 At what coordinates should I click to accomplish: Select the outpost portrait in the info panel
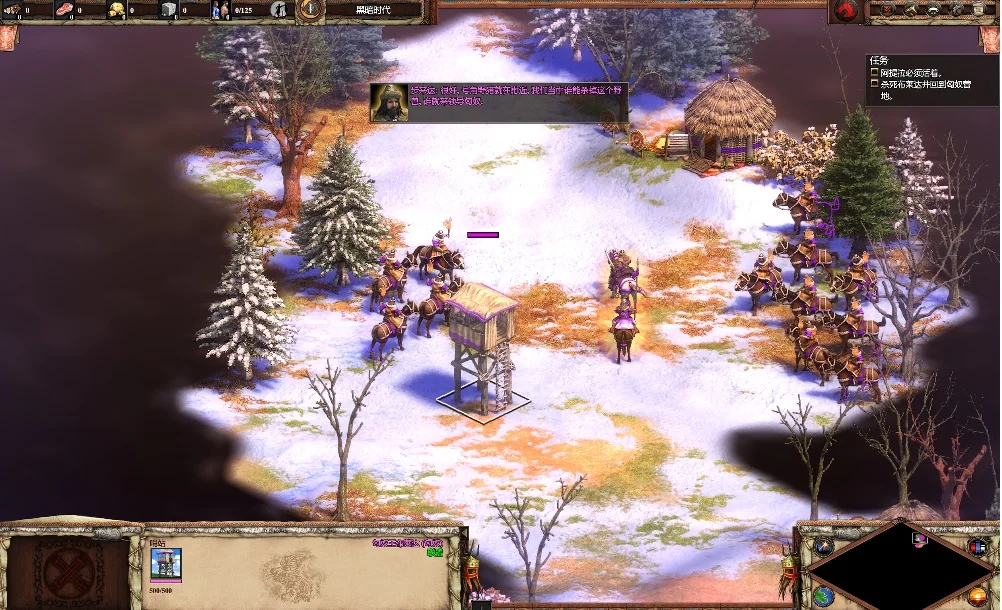tap(166, 563)
